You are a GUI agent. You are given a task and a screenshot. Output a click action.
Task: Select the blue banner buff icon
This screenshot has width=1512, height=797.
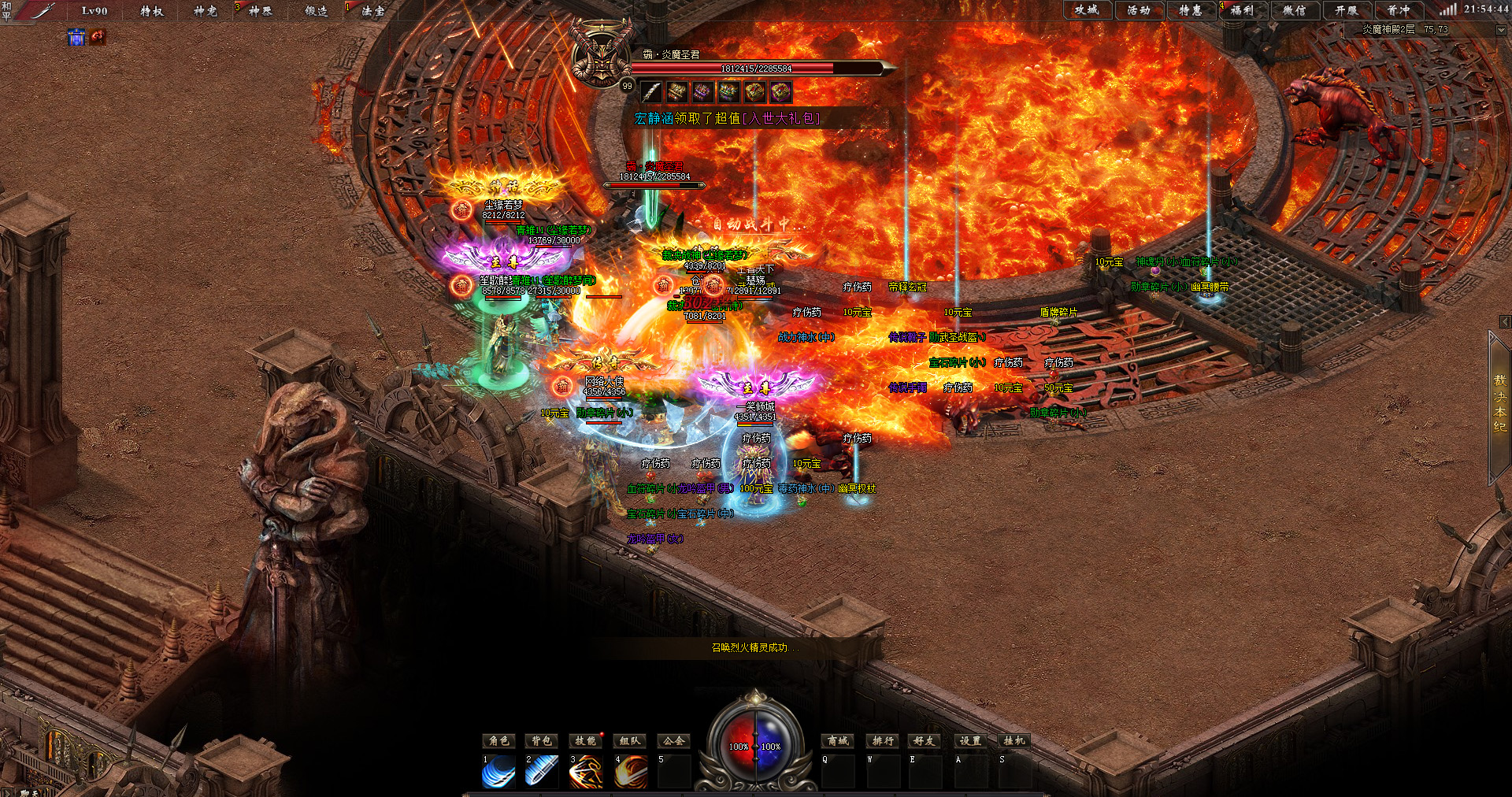coord(76,37)
